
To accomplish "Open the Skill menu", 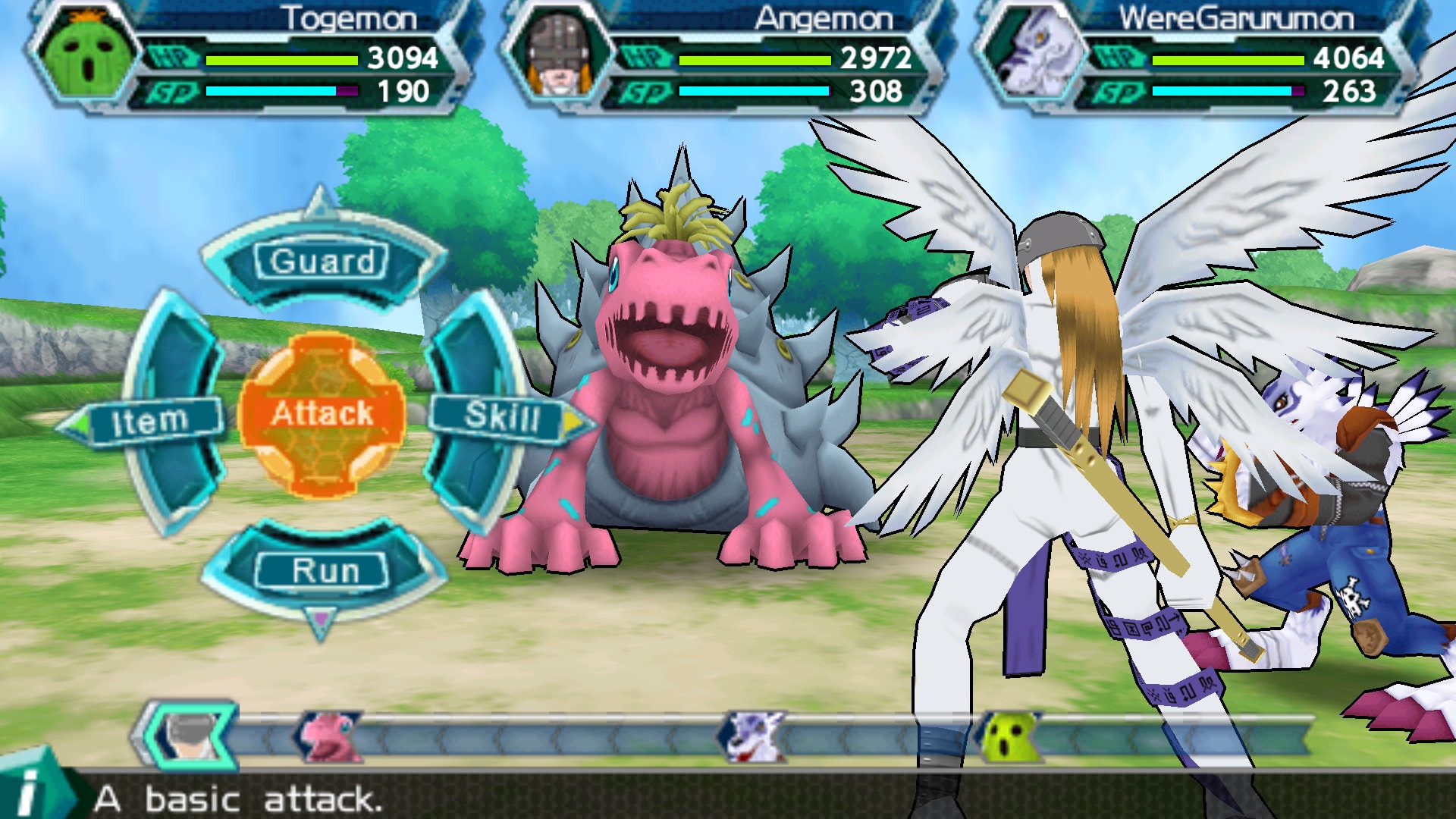I will coord(501,416).
